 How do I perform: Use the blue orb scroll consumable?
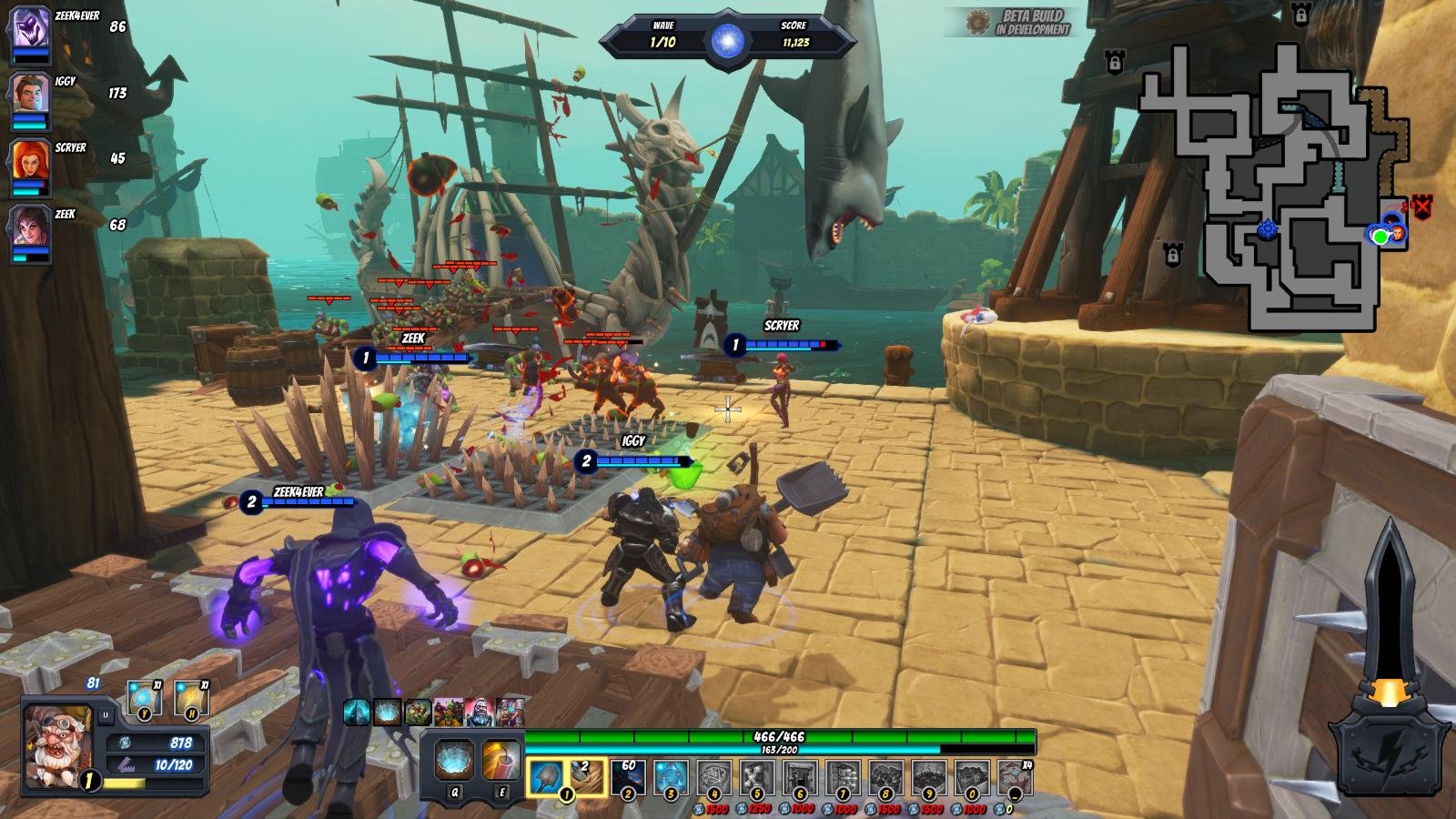[x=144, y=698]
